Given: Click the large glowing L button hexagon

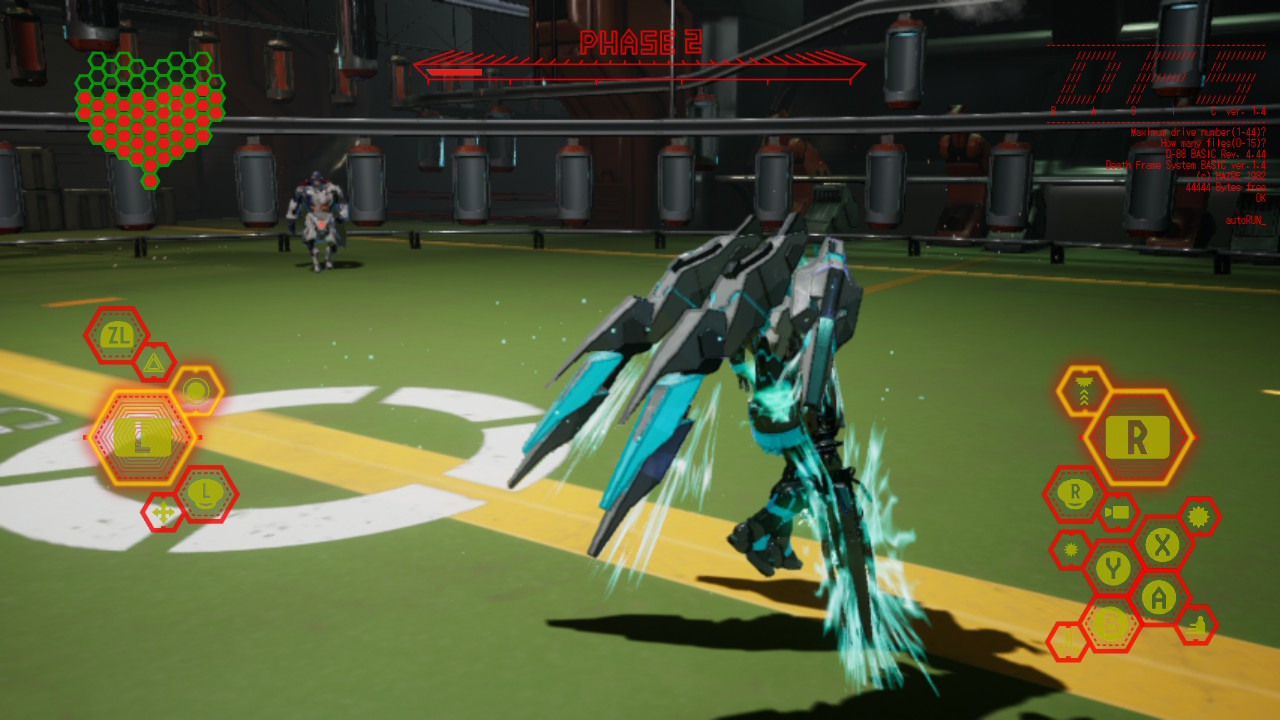Looking at the screenshot, I should (x=143, y=438).
